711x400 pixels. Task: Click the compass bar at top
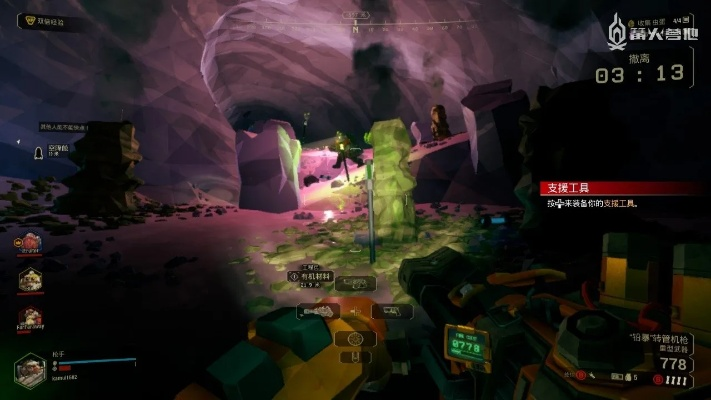355,17
